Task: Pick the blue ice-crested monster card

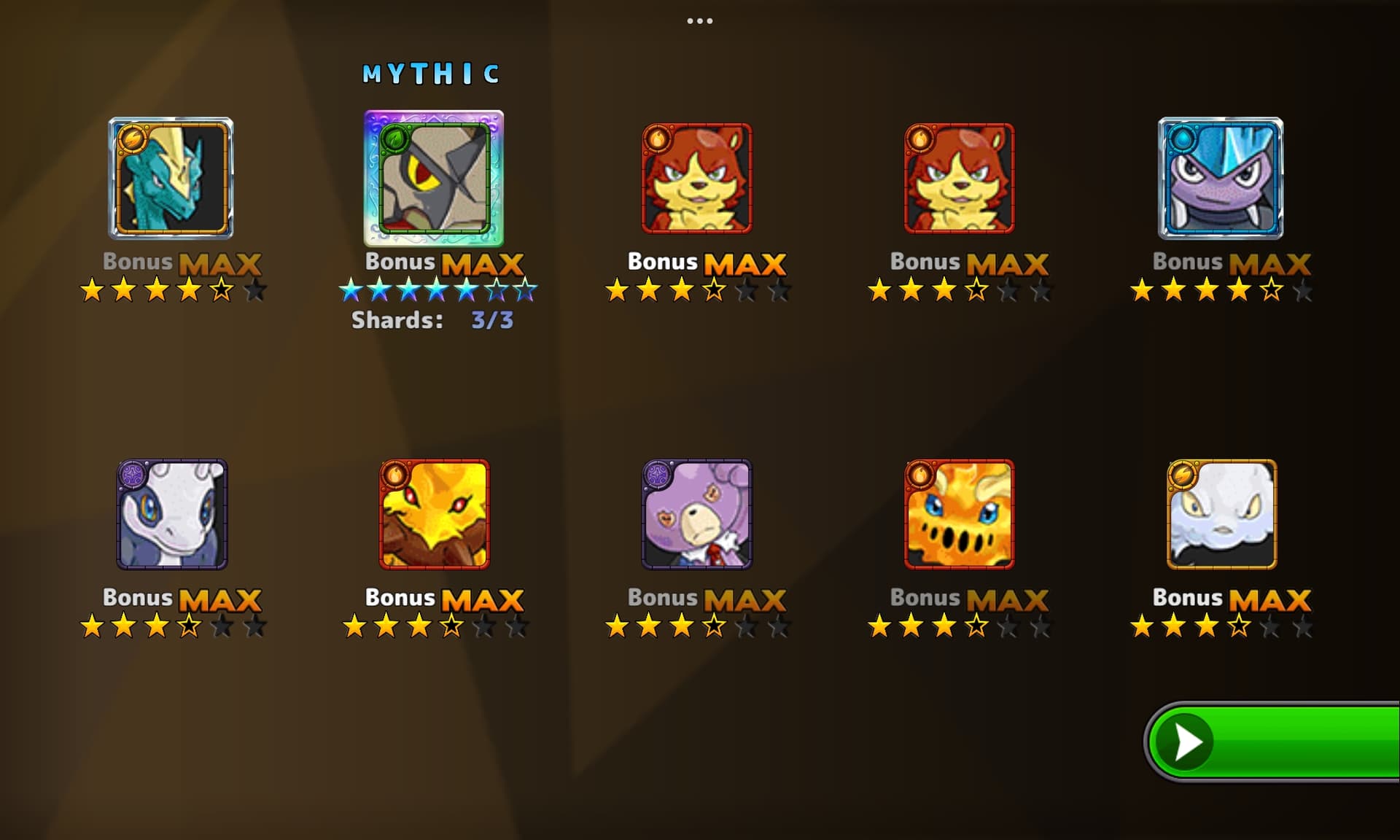Action: pos(1221,179)
